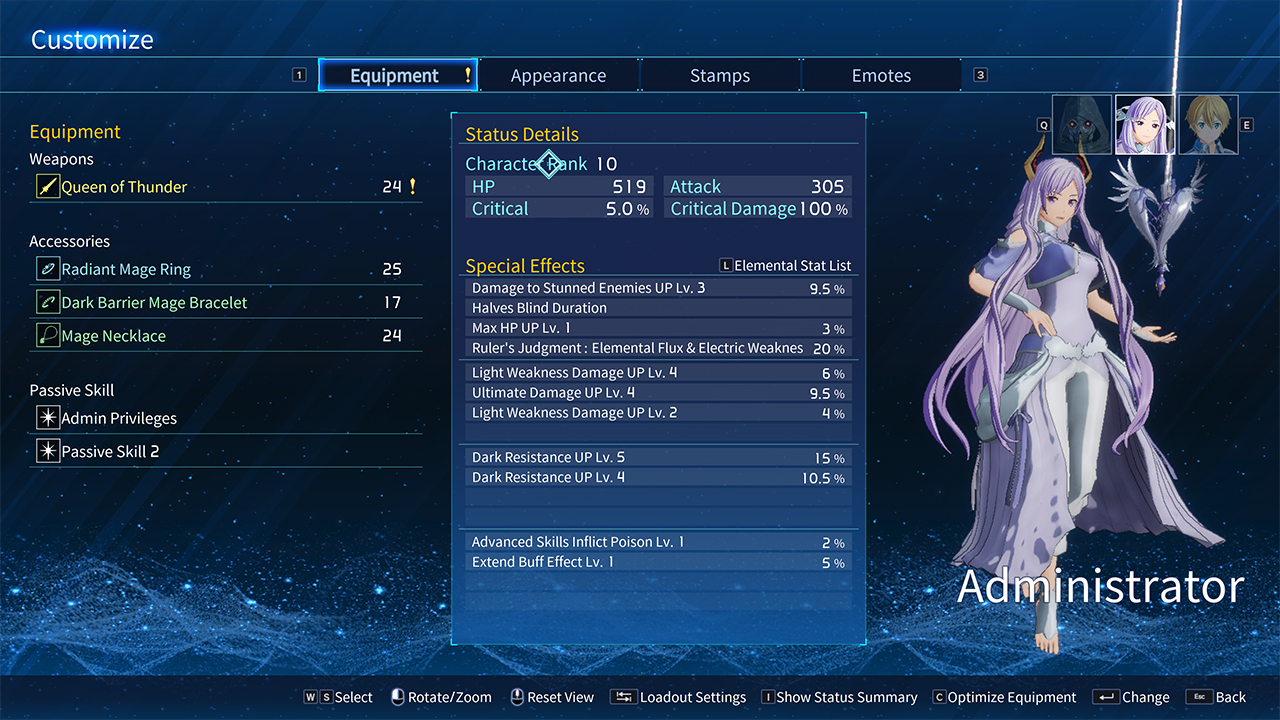Viewport: 1280px width, 720px height.
Task: Select the hooded masked character portrait
Action: (1082, 125)
